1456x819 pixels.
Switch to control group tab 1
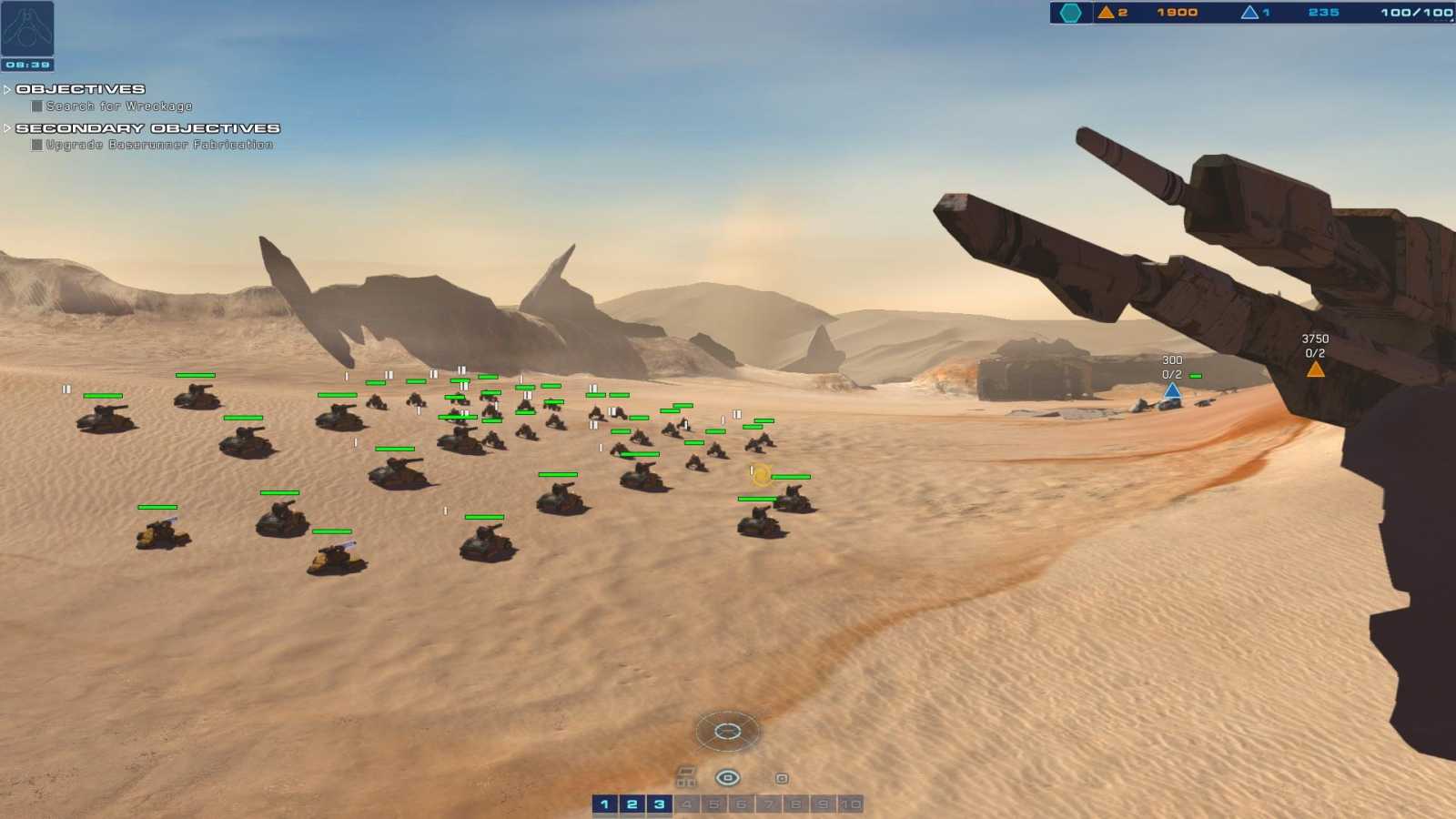(606, 804)
